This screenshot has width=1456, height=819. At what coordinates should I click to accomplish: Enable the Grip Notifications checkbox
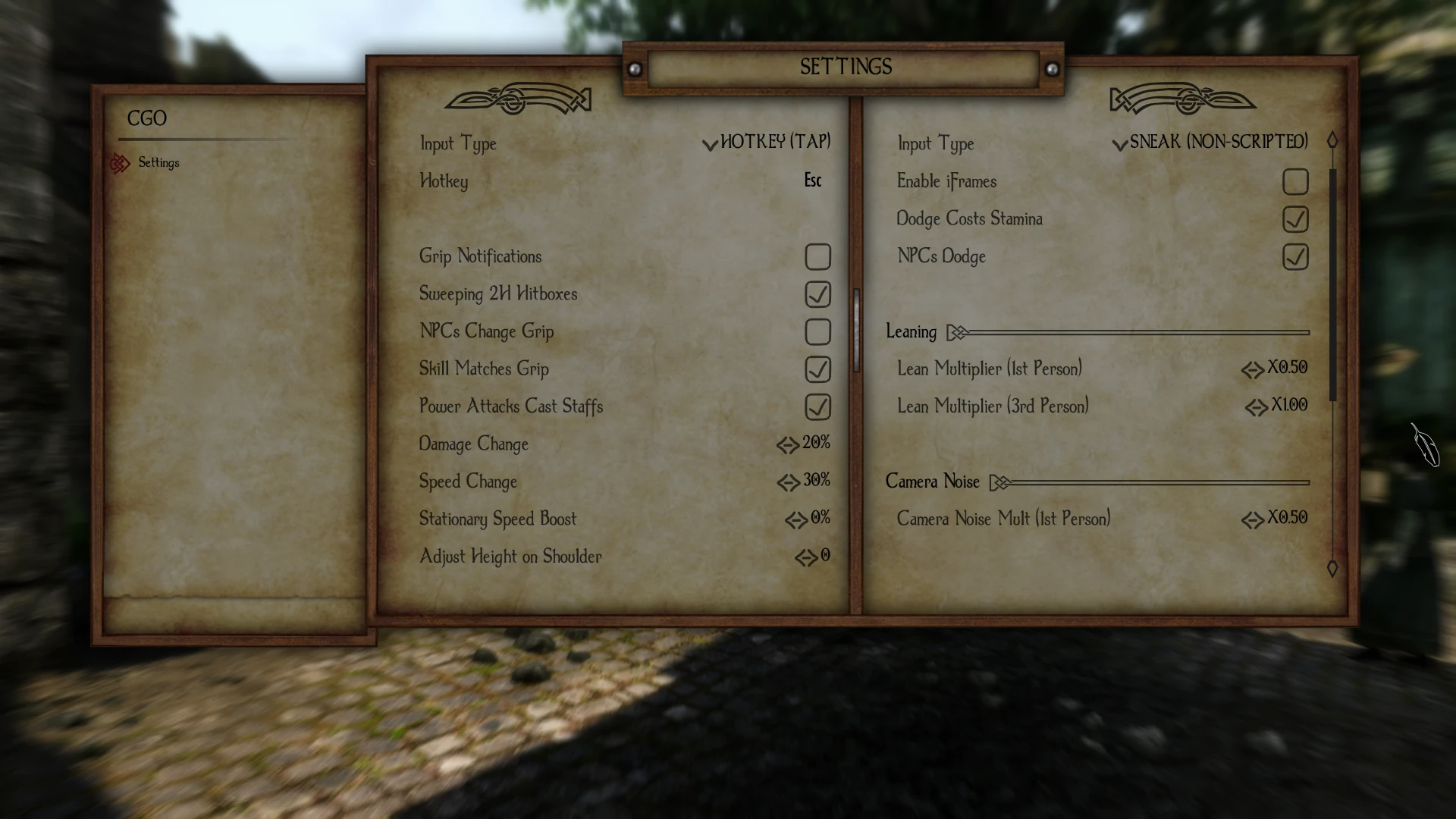point(817,257)
